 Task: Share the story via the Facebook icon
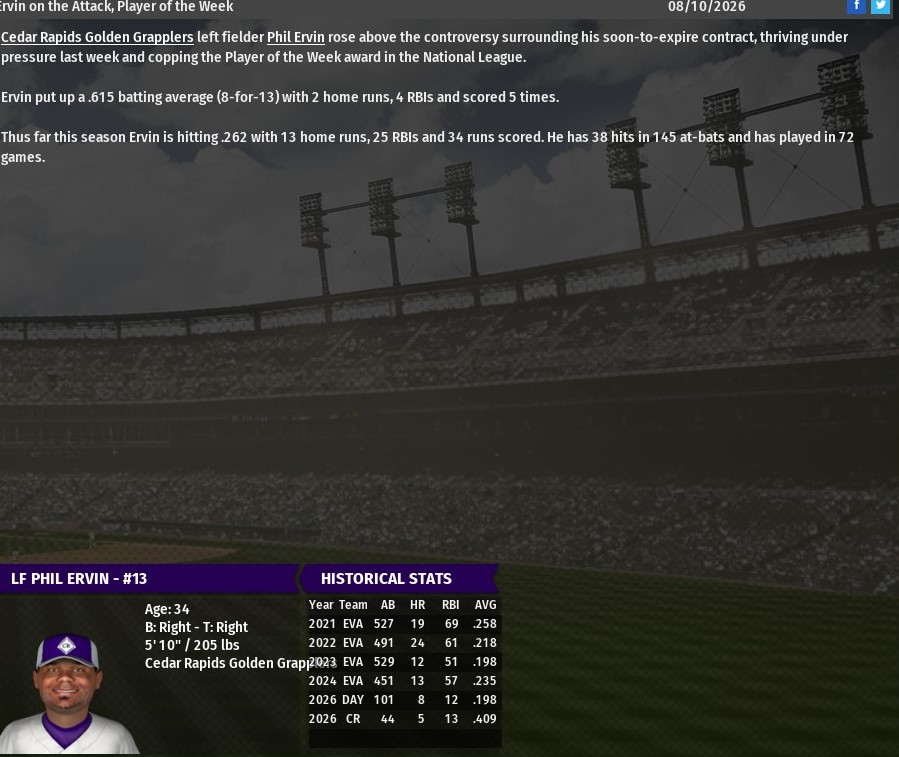[x=856, y=6]
